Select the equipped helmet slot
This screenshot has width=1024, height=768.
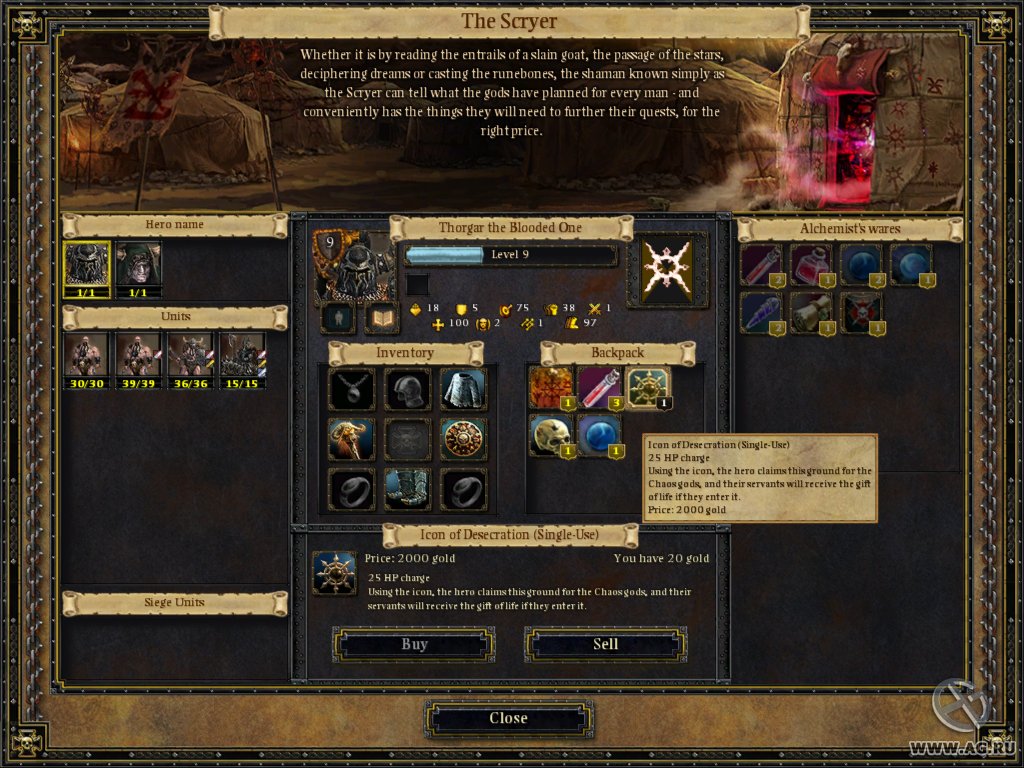[408, 389]
